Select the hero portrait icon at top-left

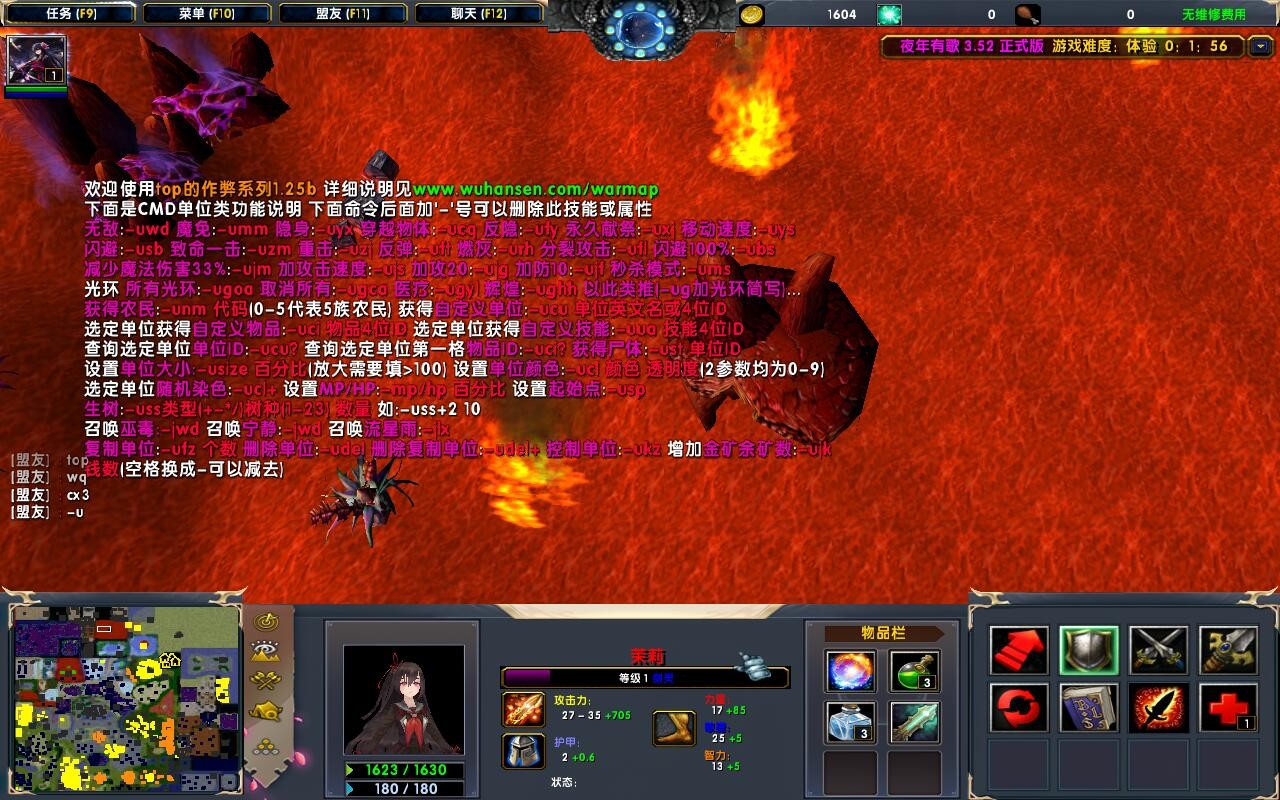pyautogui.click(x=37, y=60)
